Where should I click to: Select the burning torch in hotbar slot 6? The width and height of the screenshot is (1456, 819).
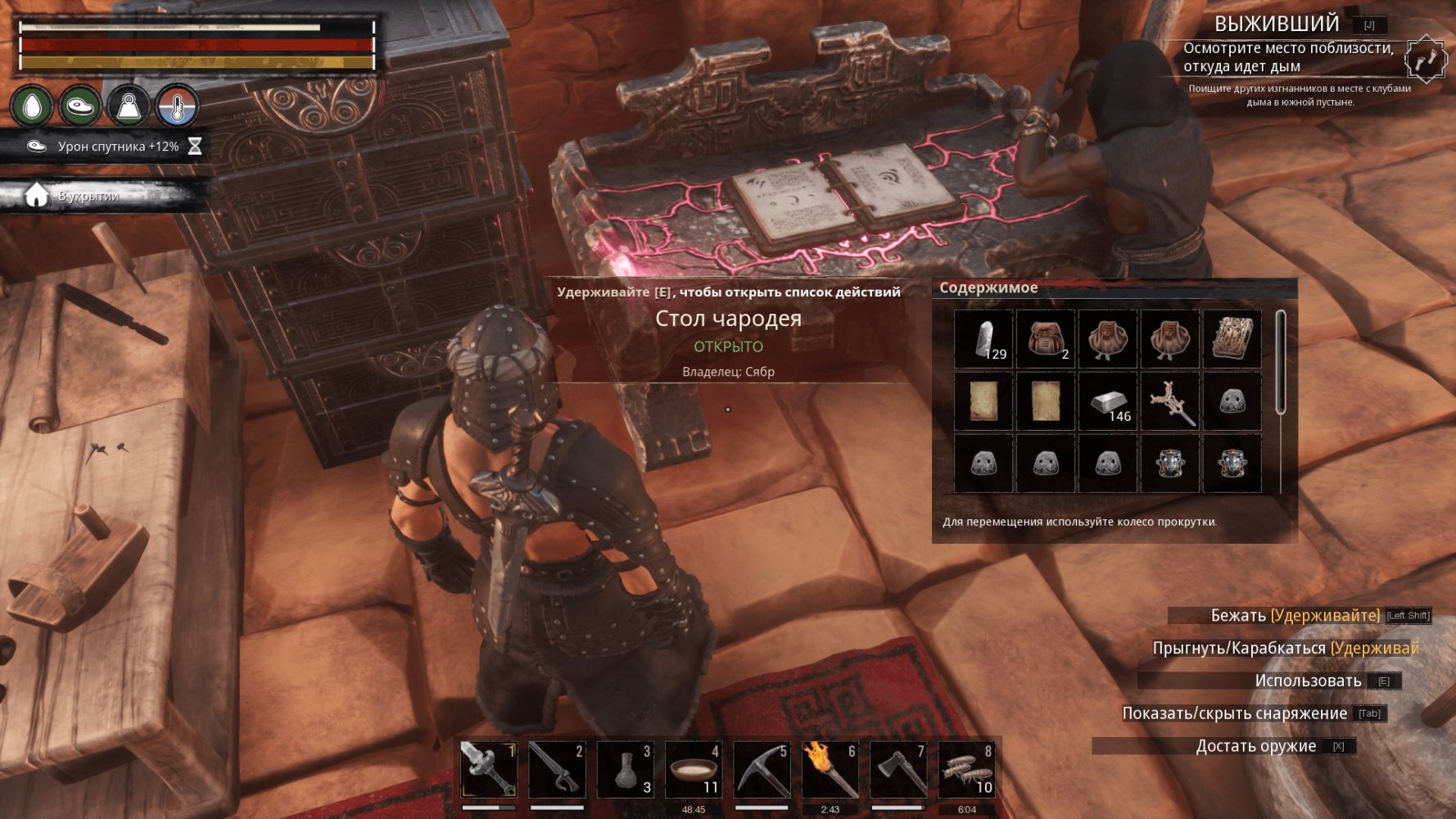point(830,770)
